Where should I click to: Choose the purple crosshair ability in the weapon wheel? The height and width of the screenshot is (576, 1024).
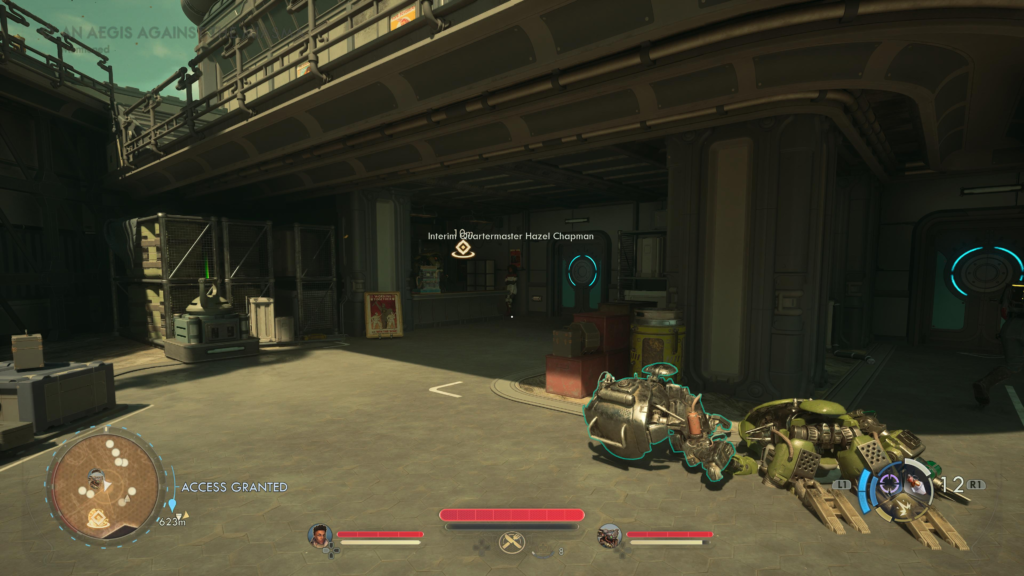[888, 485]
